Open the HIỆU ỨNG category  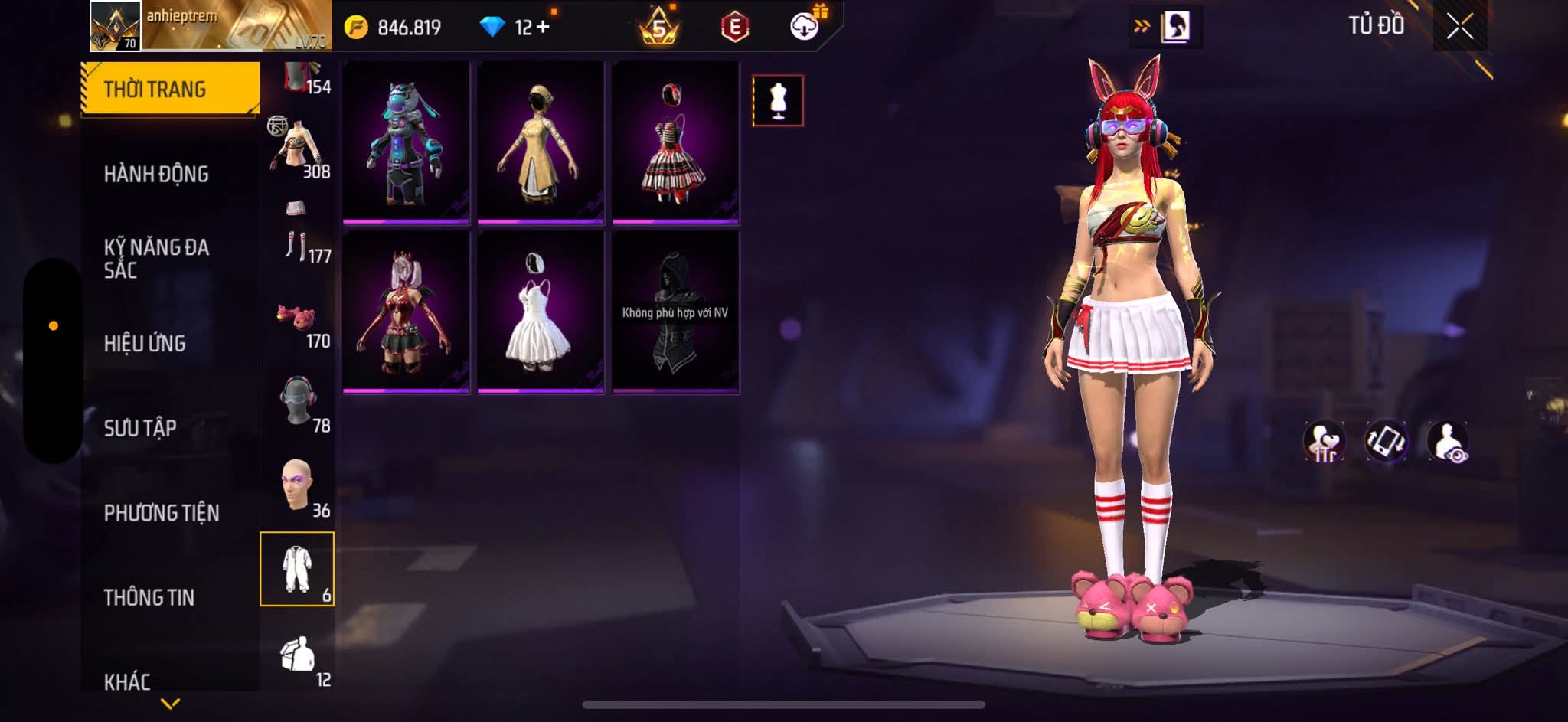145,343
